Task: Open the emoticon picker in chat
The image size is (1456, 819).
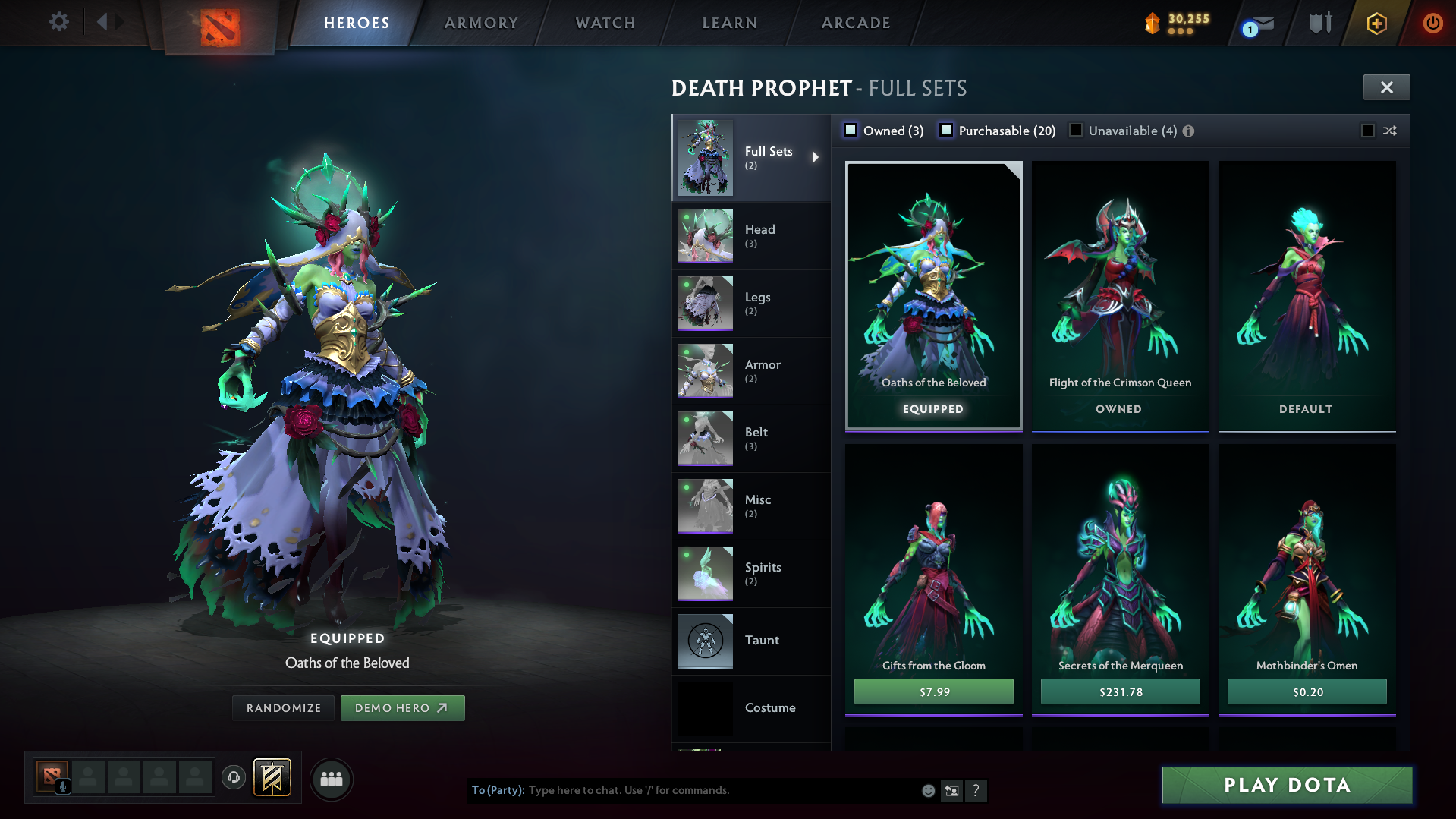Action: point(927,790)
